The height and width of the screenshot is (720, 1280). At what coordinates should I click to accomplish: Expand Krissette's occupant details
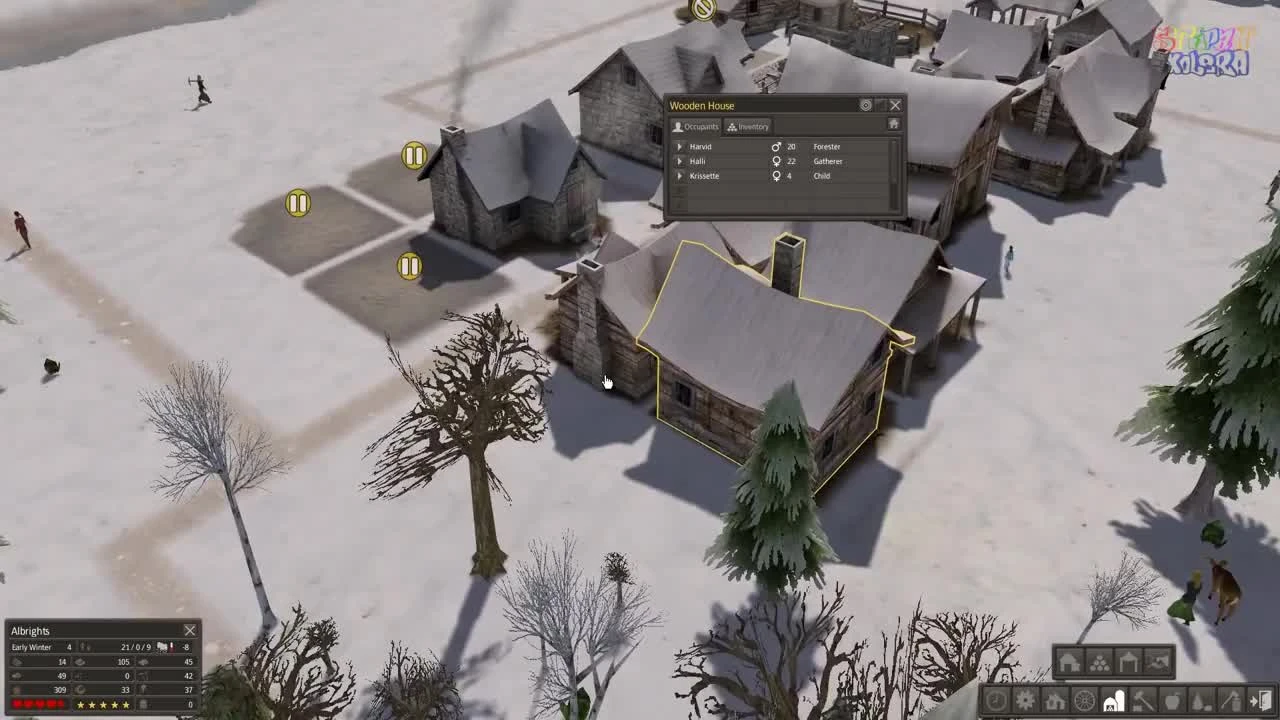[x=680, y=176]
